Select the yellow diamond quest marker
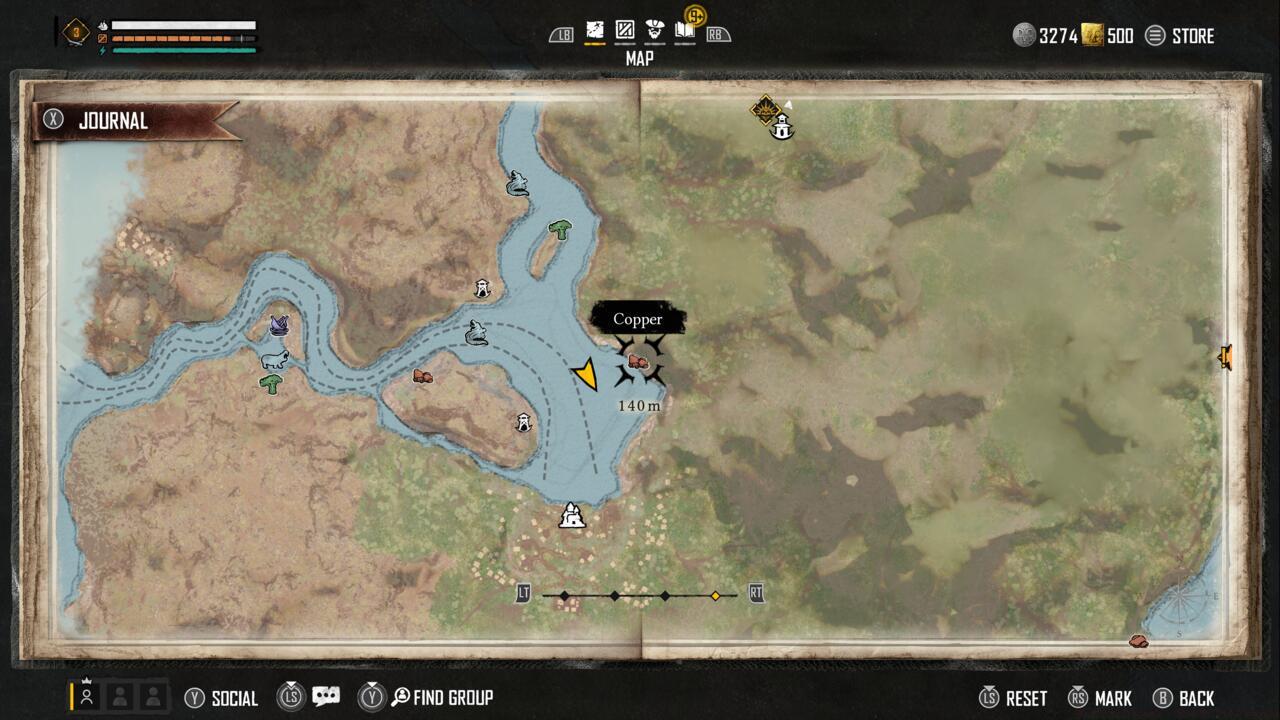The width and height of the screenshot is (1280, 720). 766,108
